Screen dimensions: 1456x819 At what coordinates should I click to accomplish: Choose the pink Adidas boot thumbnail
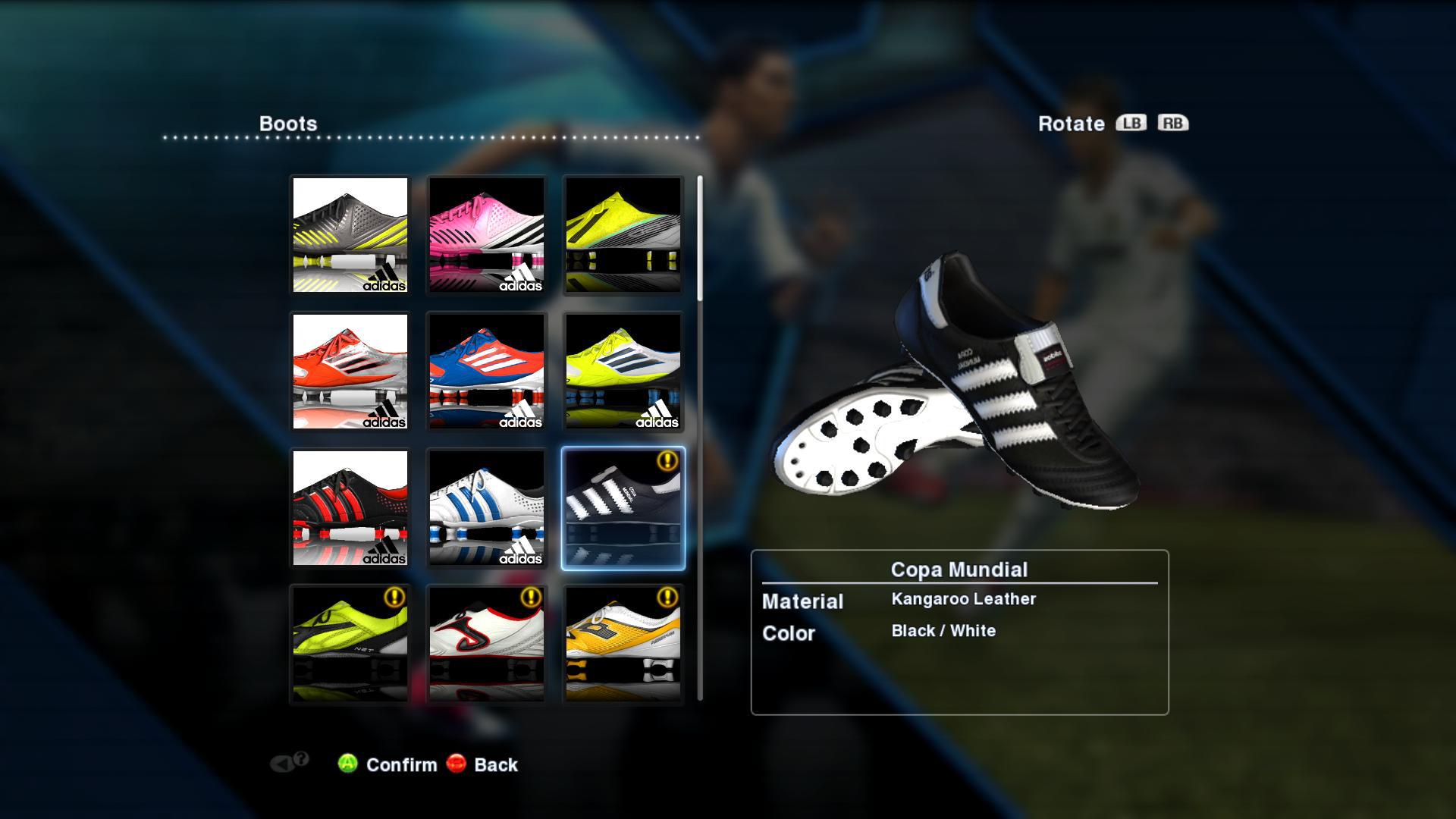pos(487,235)
